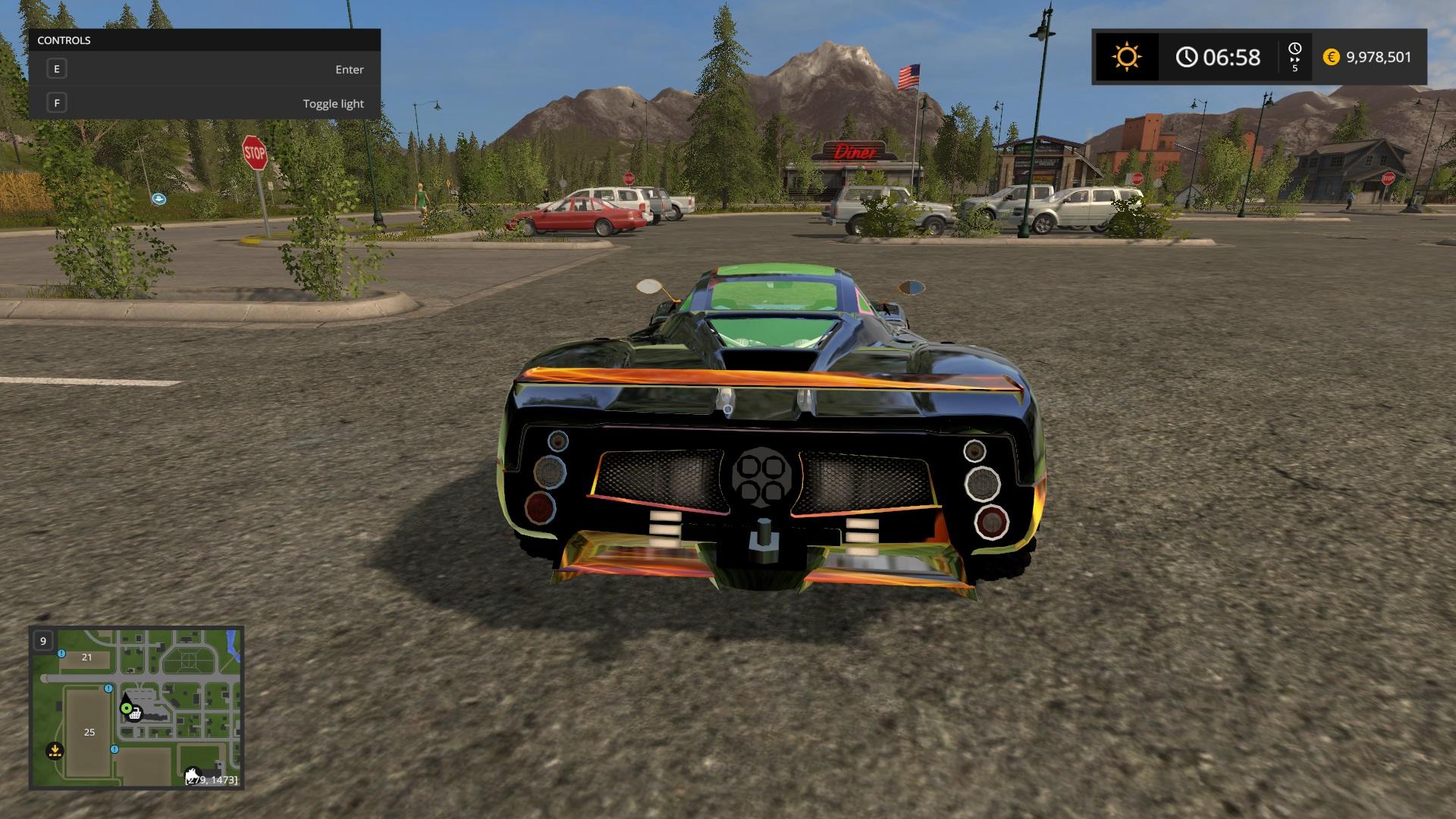The width and height of the screenshot is (1456, 819).
Task: Click the sun weather icon
Action: point(1126,57)
